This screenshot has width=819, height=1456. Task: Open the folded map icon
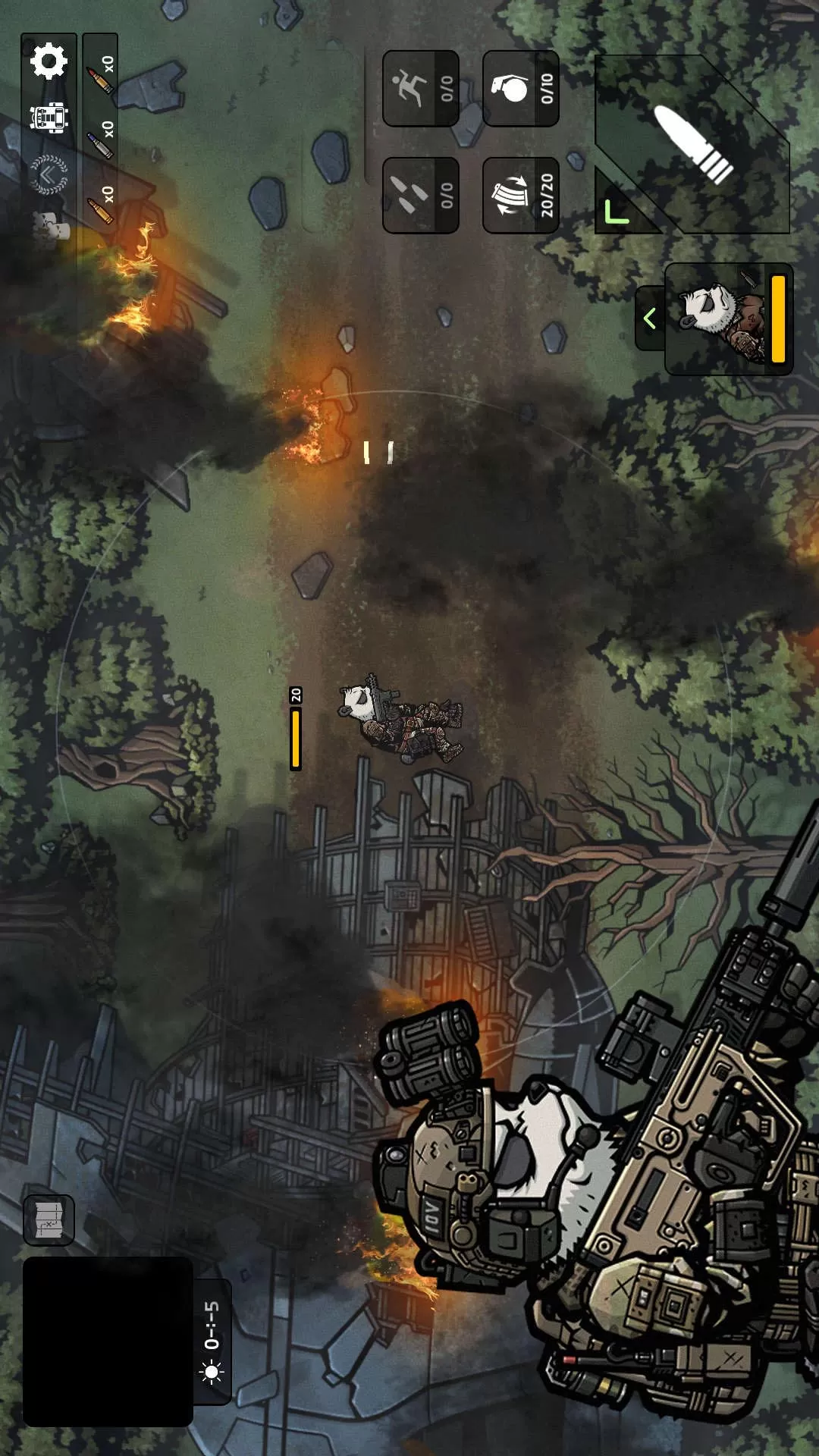[49, 1220]
